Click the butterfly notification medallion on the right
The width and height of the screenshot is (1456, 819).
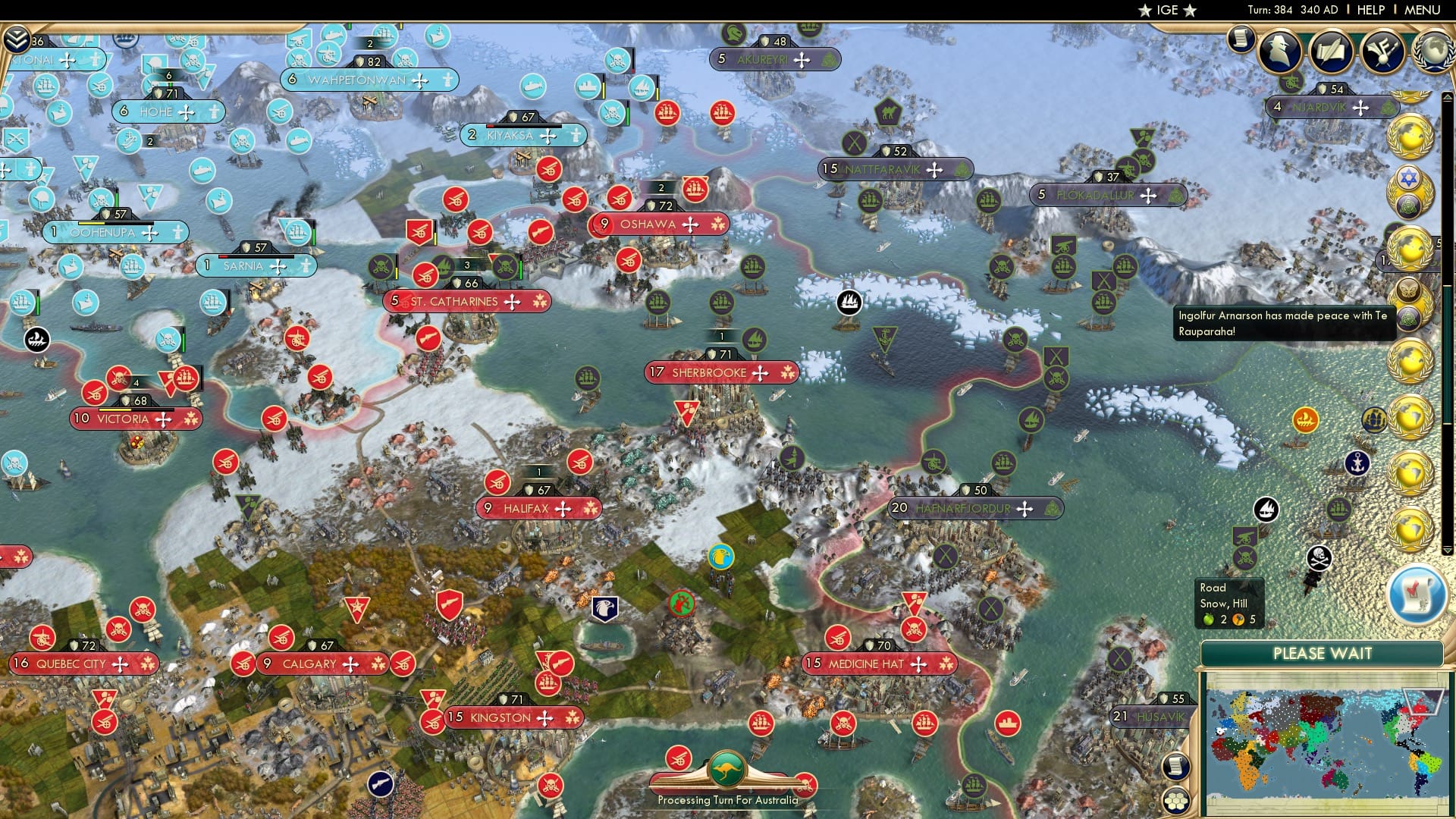point(1407,290)
